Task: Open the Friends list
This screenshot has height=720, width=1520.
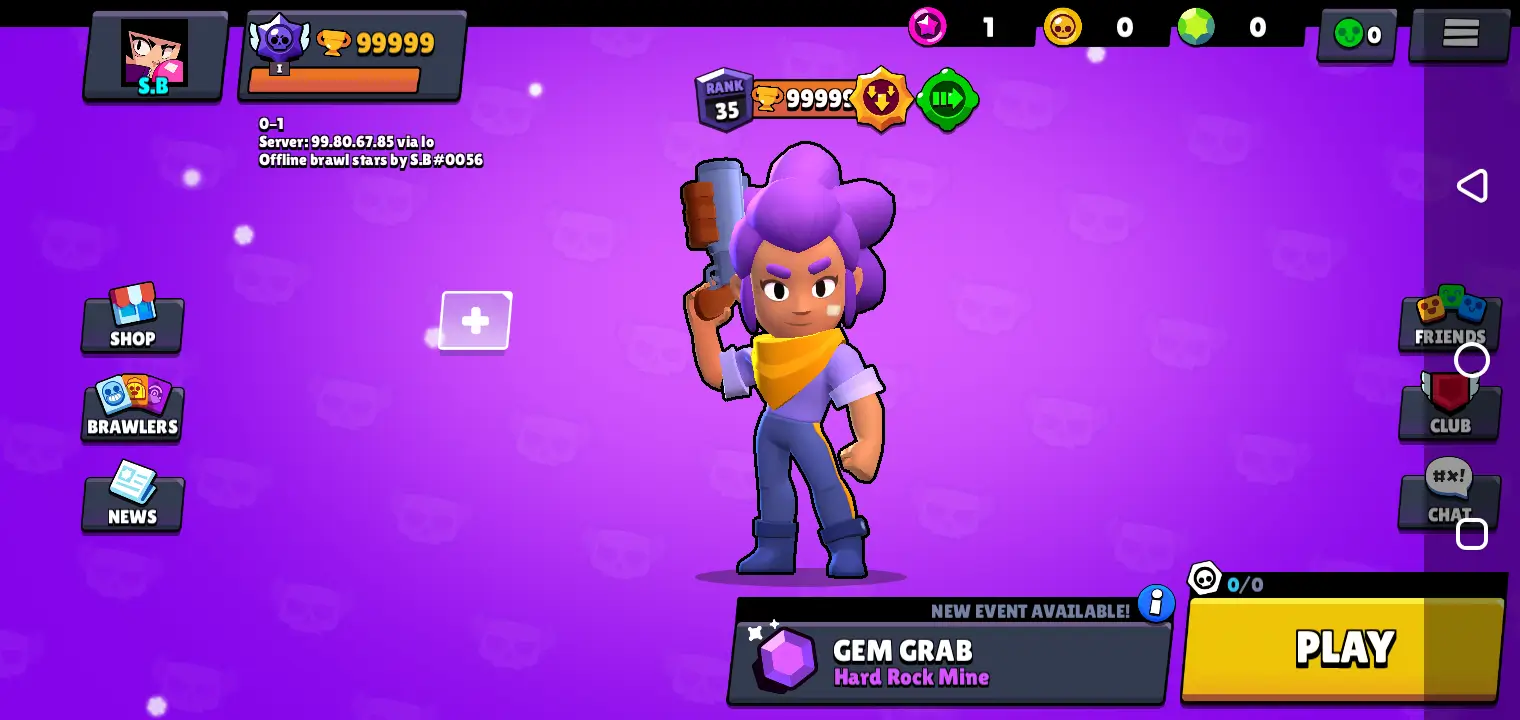Action: 1449,318
